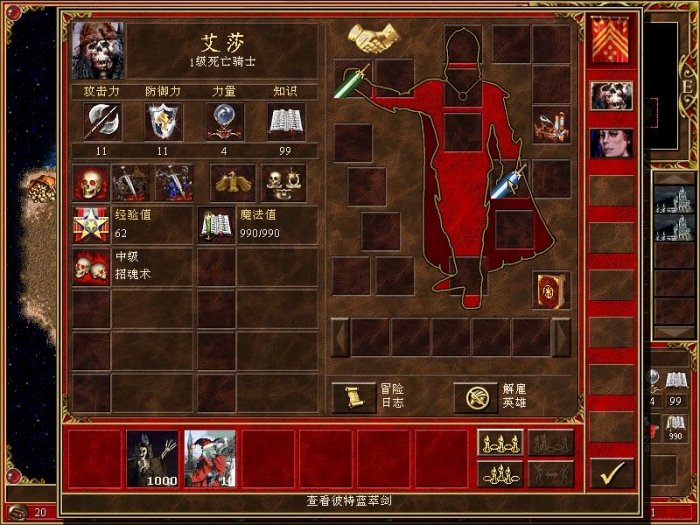Open the red spellbook
Image resolution: width=700 pixels, height=525 pixels.
551,289
